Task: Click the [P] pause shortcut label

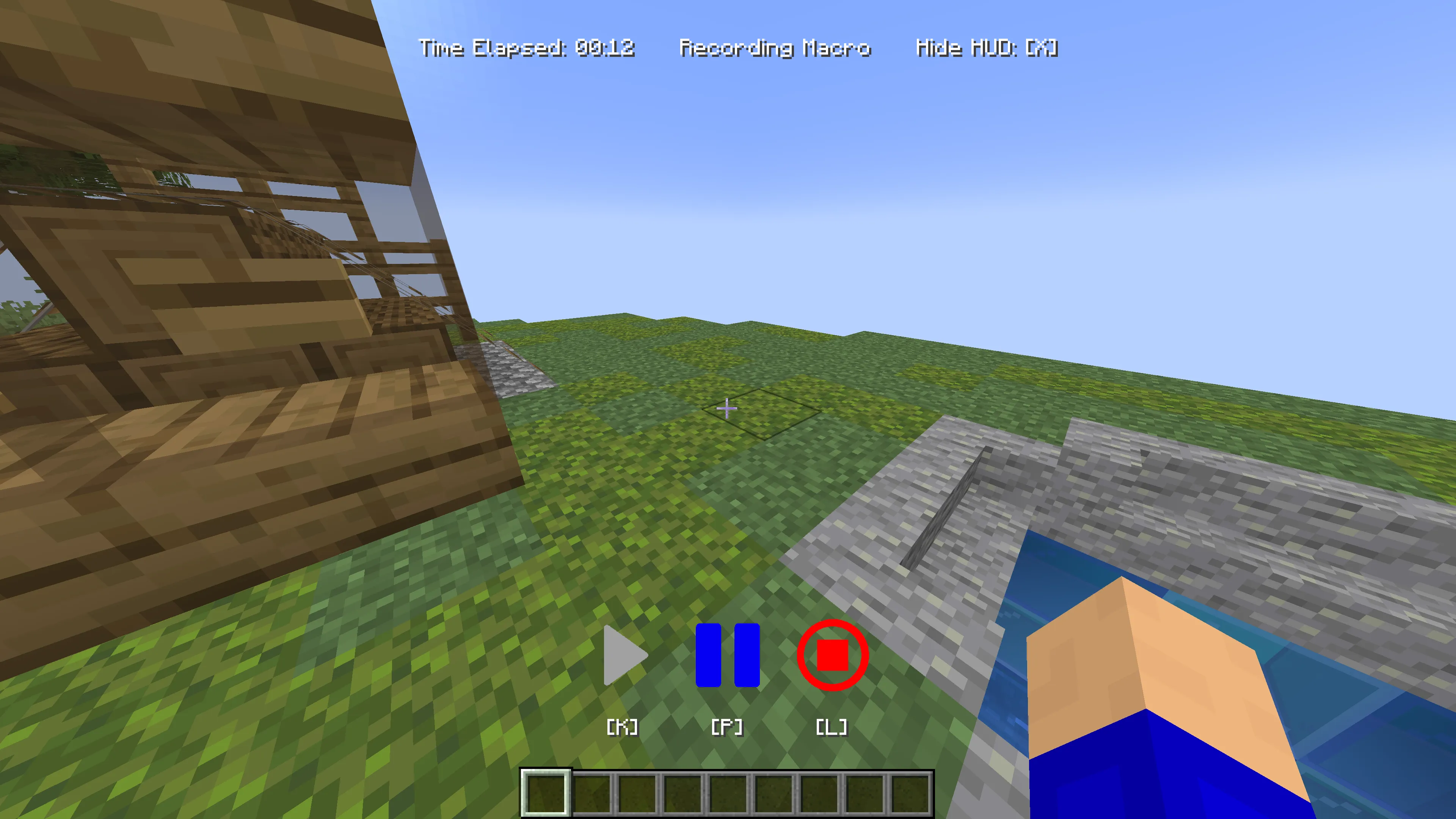Action: point(728,727)
